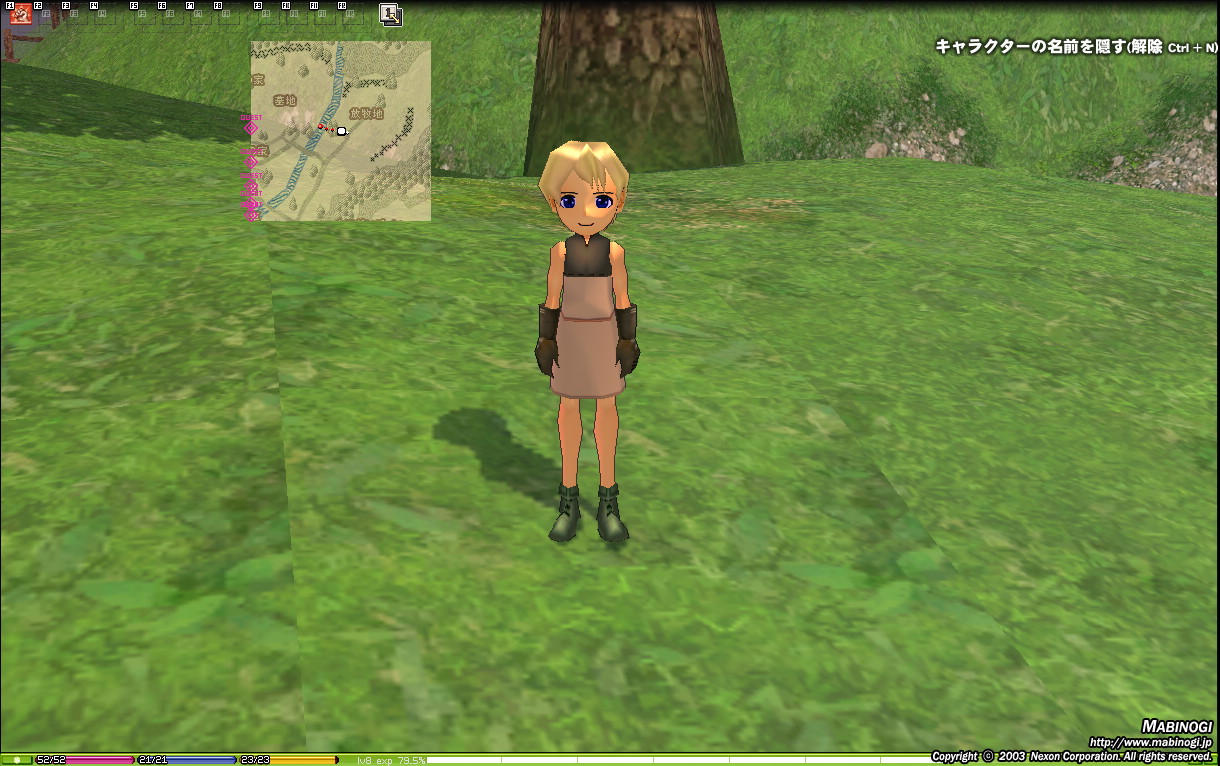Click the hotbar set switch icon

pos(390,14)
